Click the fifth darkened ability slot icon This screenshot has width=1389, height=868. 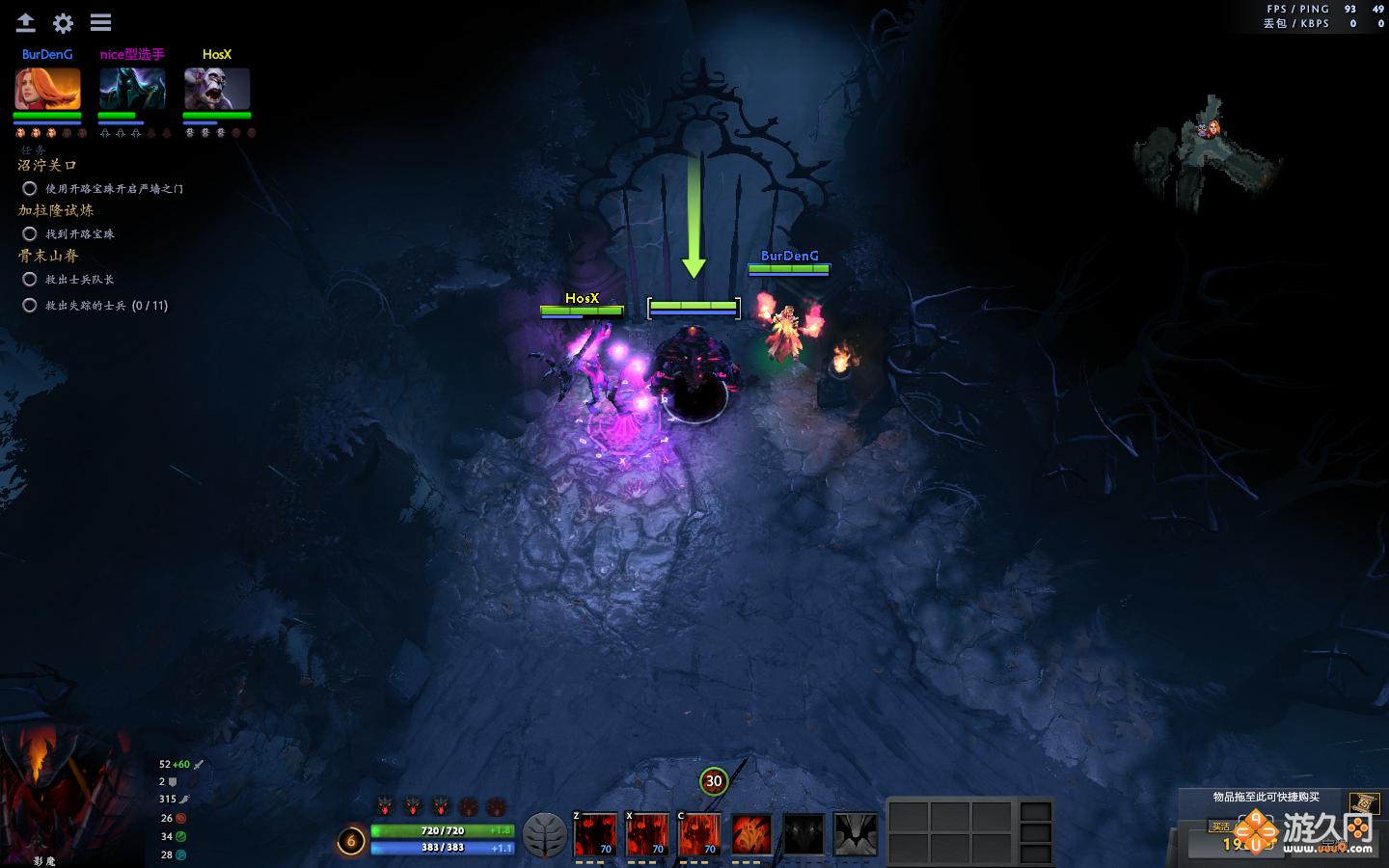pos(803,831)
